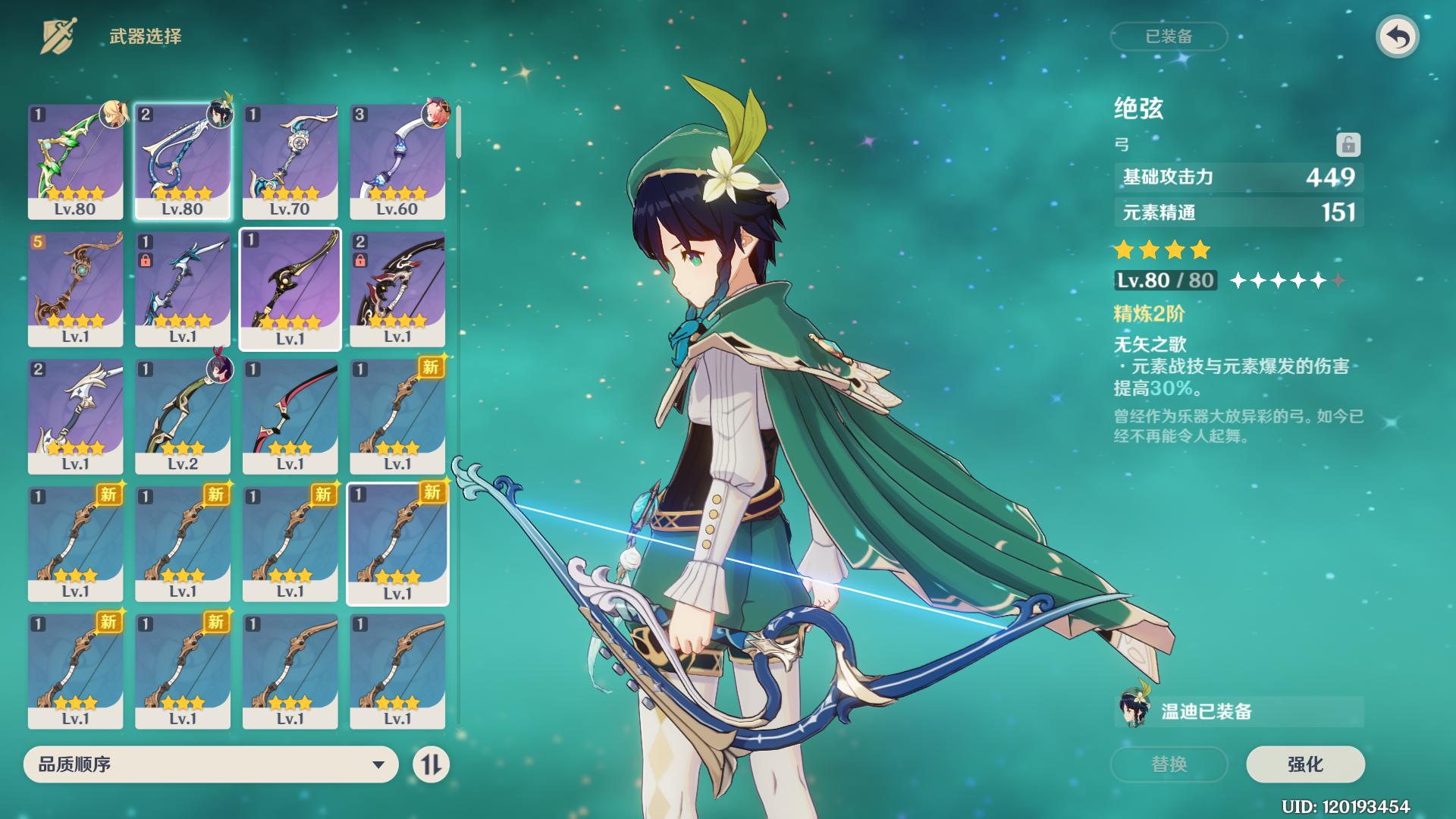Pick the Lv.60 bow with refinement 3
This screenshot has width=1456, height=819.
397,162
